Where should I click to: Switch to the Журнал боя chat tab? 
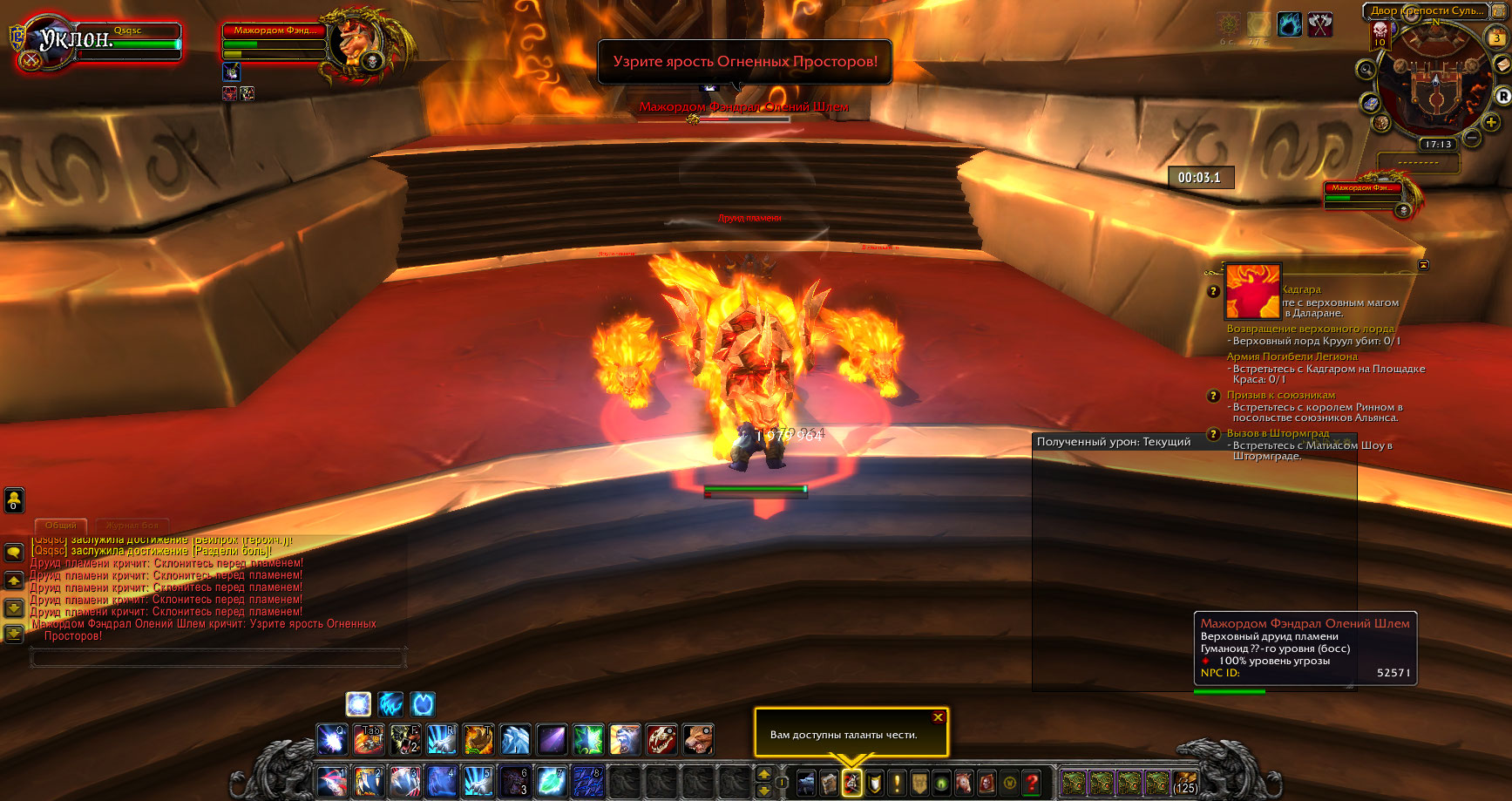coord(132,526)
